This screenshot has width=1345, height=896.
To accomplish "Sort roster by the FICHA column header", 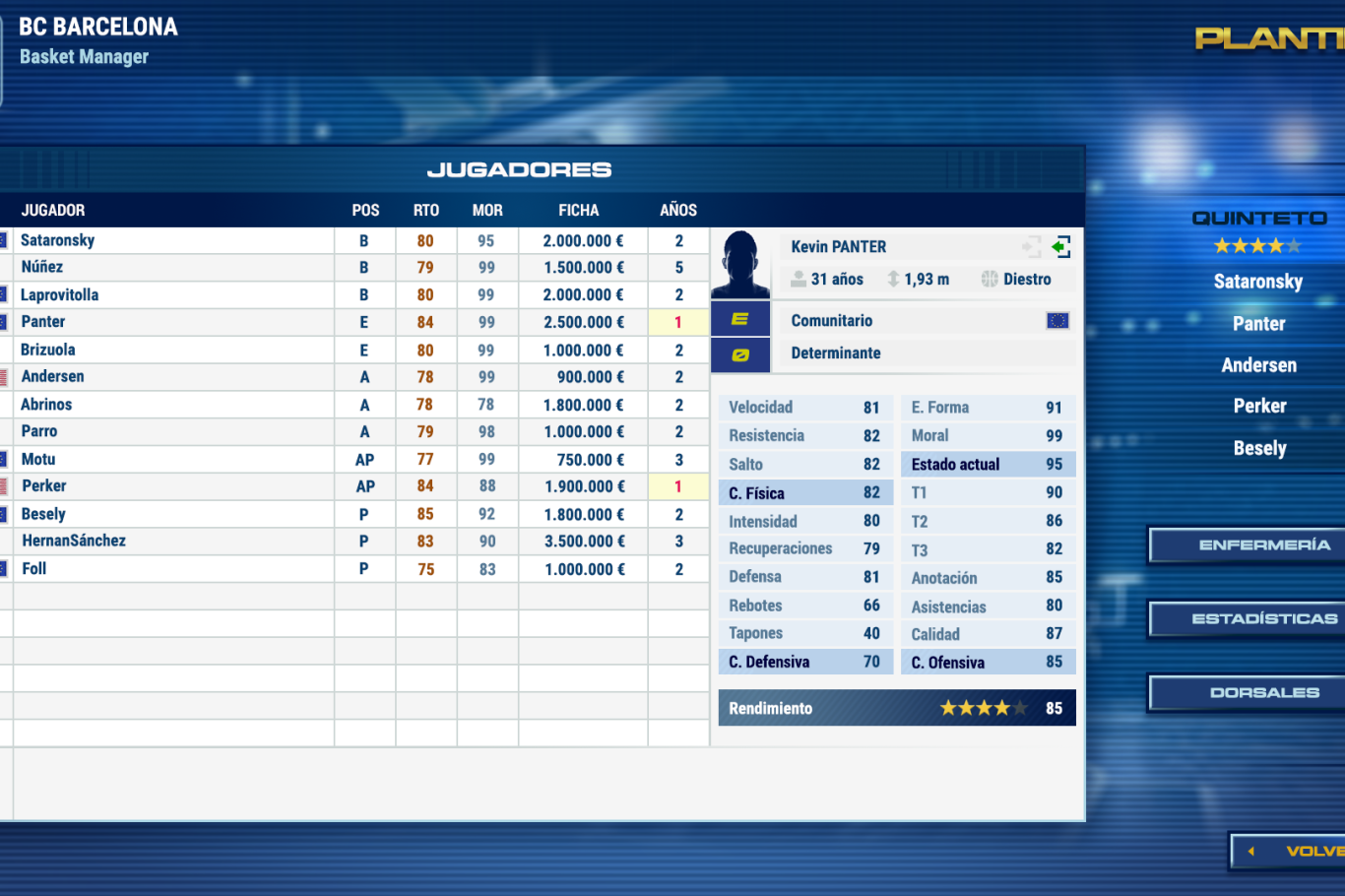I will (579, 210).
